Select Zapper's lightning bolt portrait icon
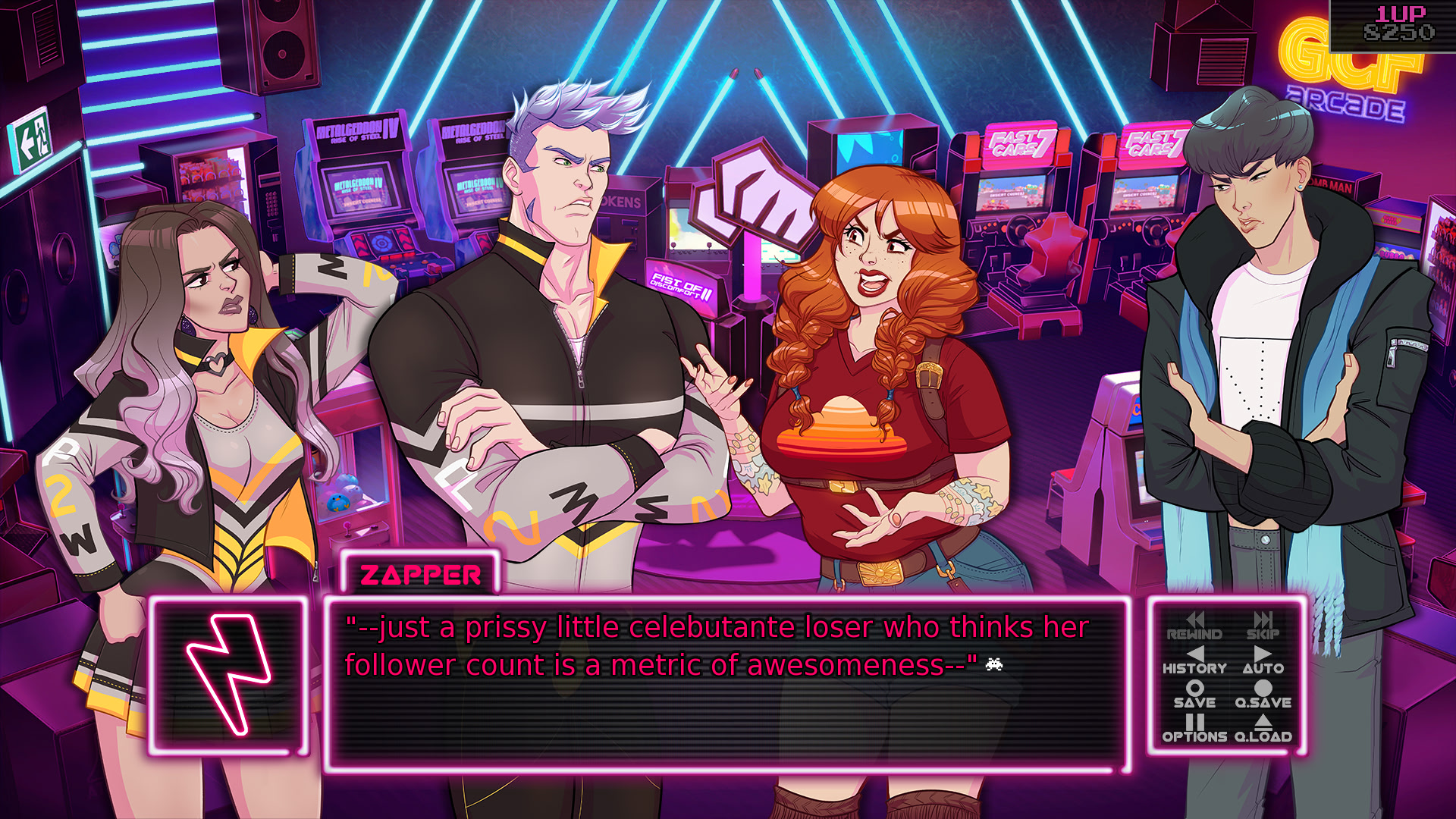This screenshot has width=1456, height=819. tap(227, 674)
